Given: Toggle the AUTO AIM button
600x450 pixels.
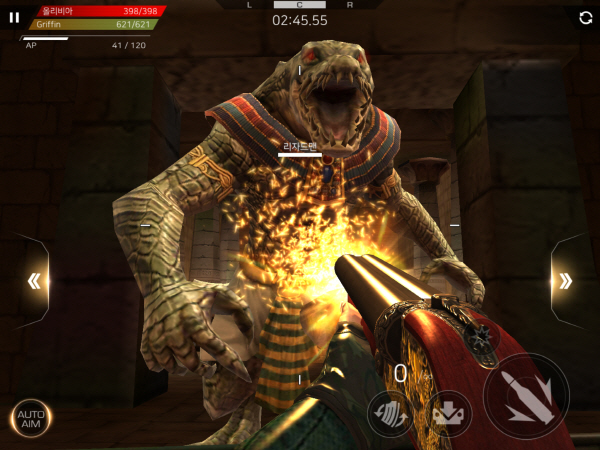Looking at the screenshot, I should pyautogui.click(x=31, y=417).
